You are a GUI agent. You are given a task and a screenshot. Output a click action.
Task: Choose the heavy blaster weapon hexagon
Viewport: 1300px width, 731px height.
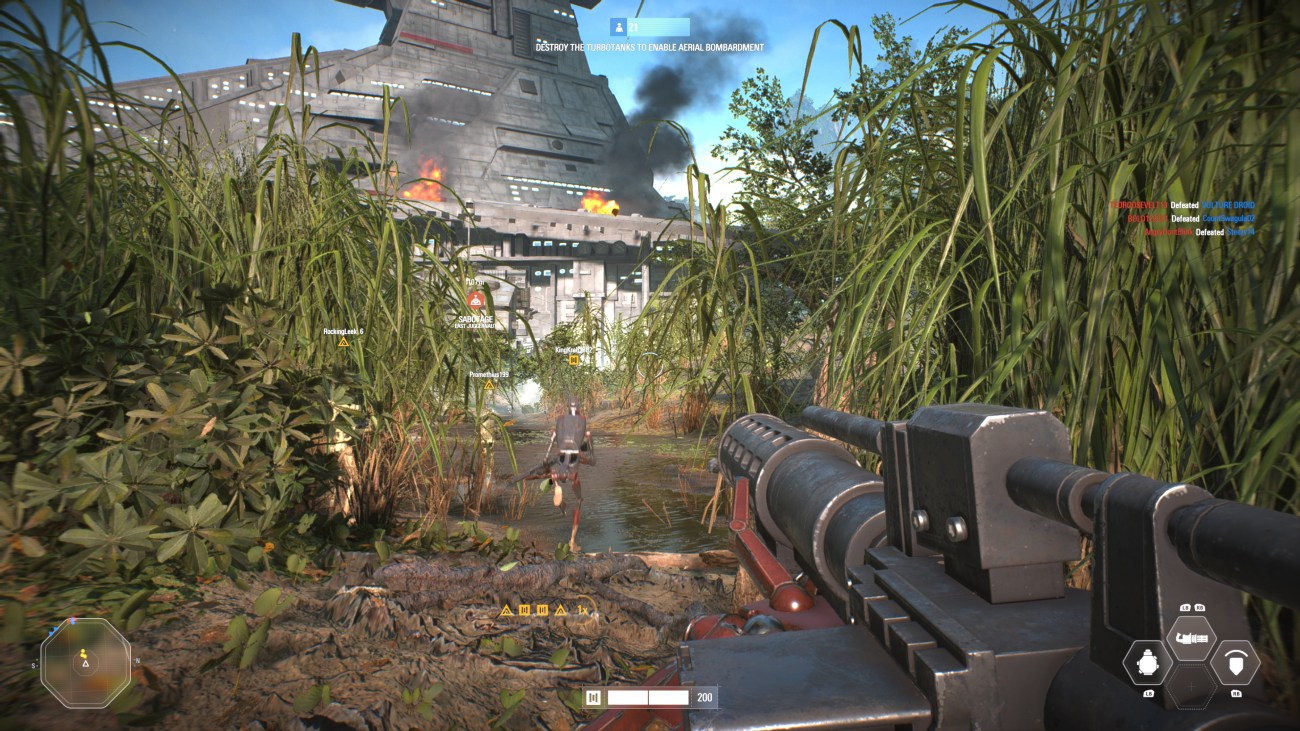tap(1190, 637)
